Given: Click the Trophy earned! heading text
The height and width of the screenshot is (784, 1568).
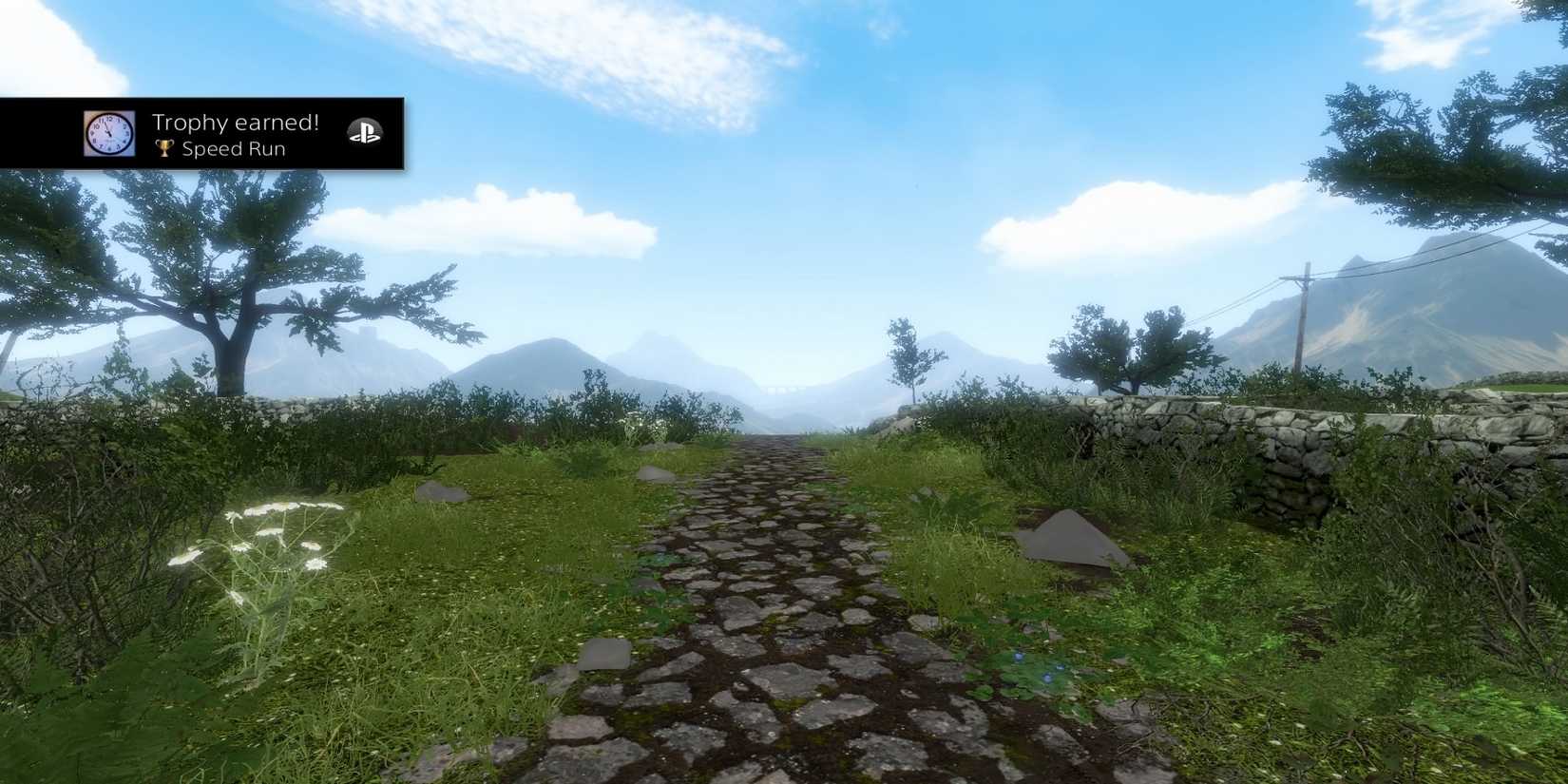Looking at the screenshot, I should (238, 122).
